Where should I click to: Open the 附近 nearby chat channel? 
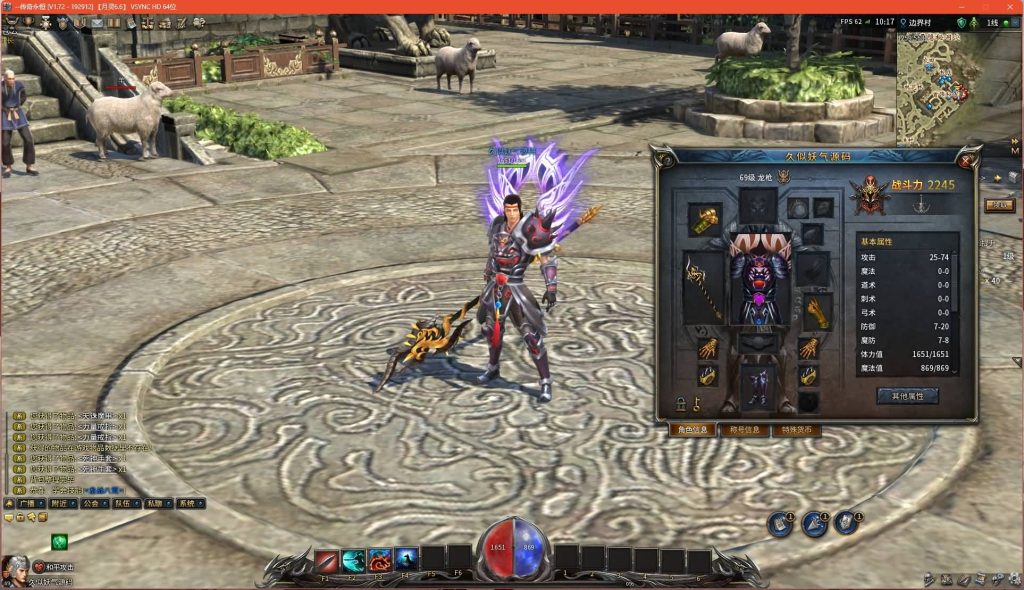[x=60, y=504]
